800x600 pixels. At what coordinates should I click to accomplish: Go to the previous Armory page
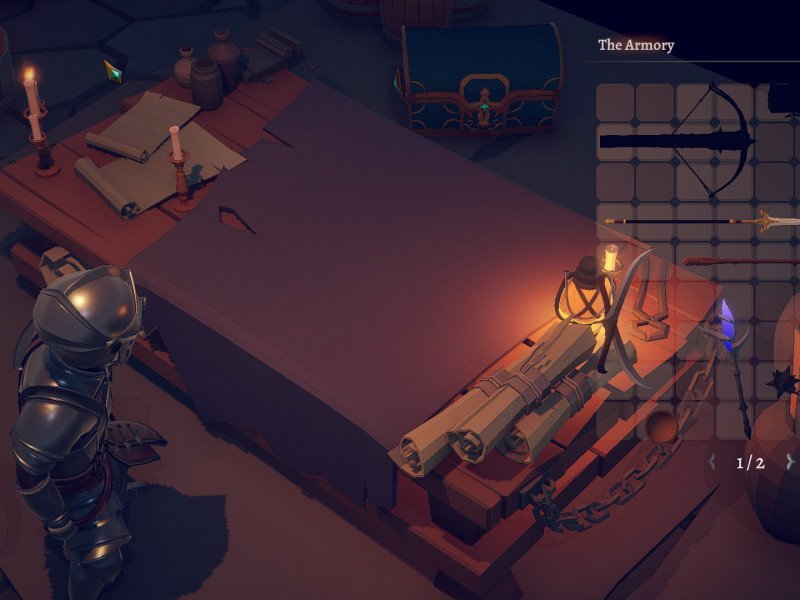(712, 462)
